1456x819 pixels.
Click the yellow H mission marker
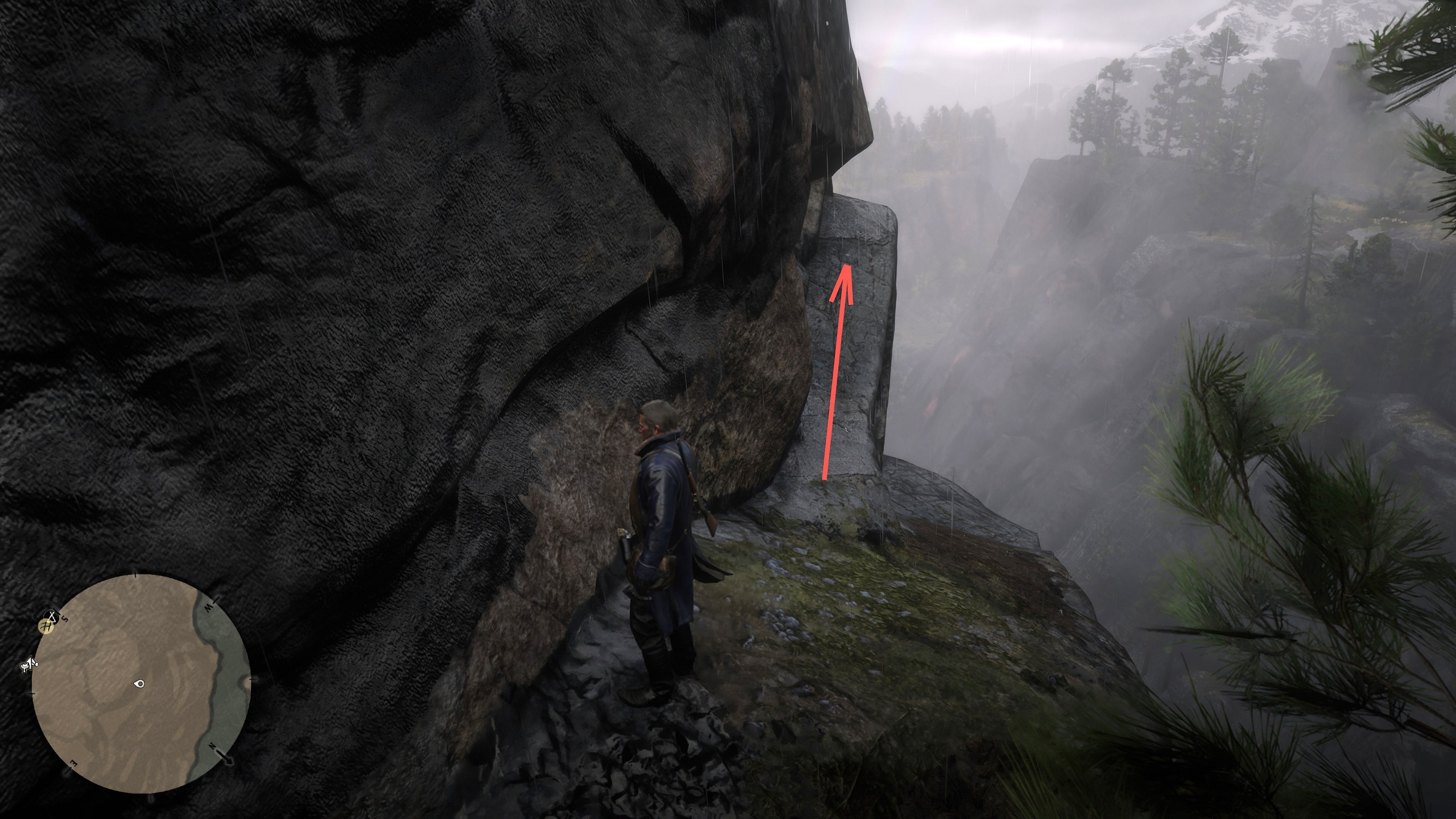tap(45, 626)
